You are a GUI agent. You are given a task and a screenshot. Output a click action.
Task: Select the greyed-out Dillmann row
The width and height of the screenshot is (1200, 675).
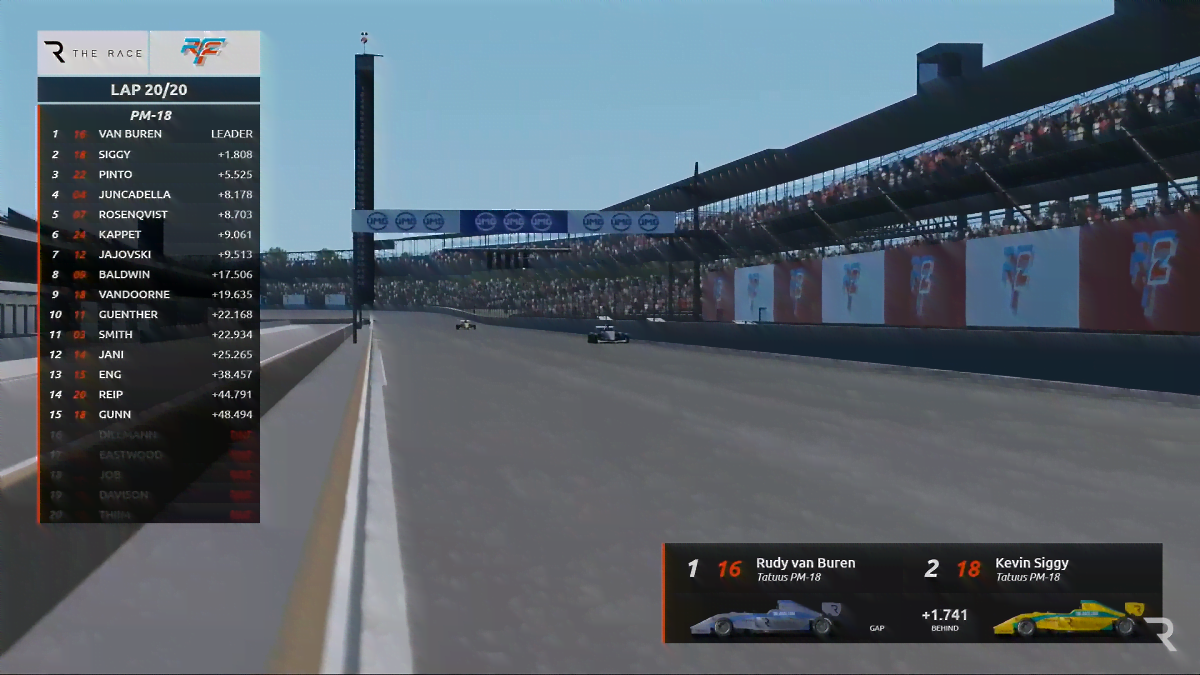click(x=150, y=435)
